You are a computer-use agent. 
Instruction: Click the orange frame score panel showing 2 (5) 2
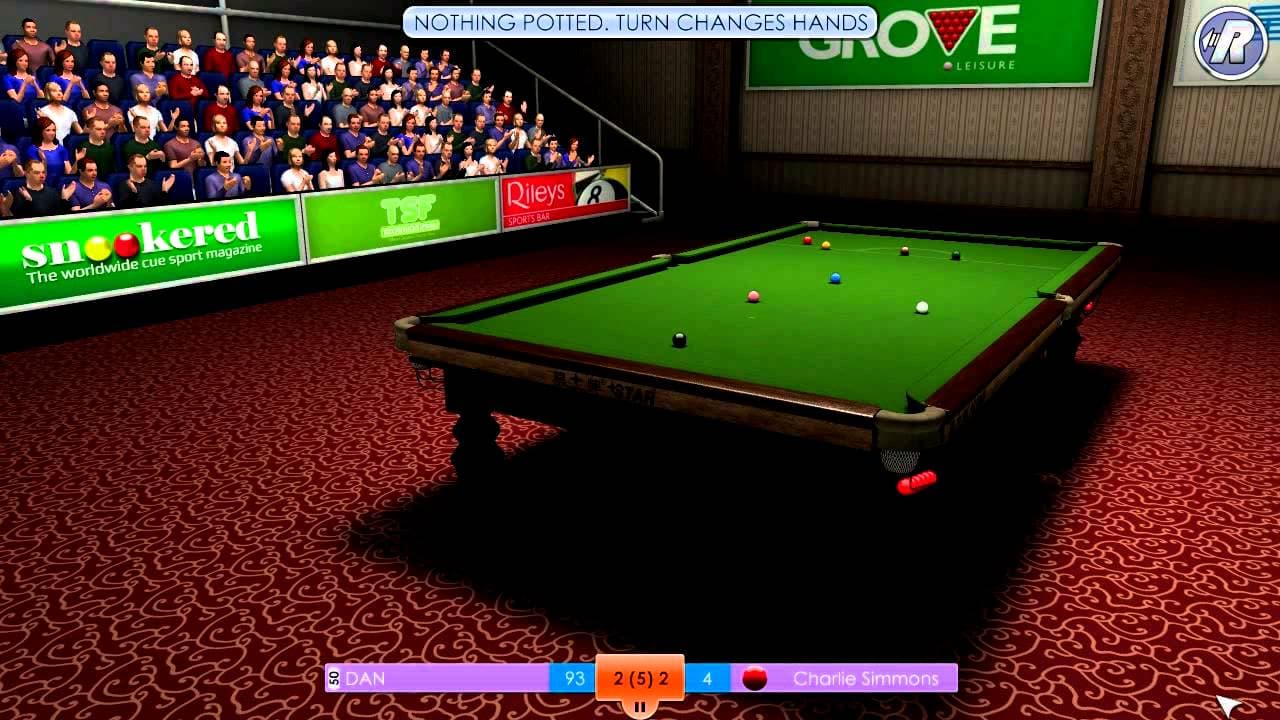click(639, 676)
